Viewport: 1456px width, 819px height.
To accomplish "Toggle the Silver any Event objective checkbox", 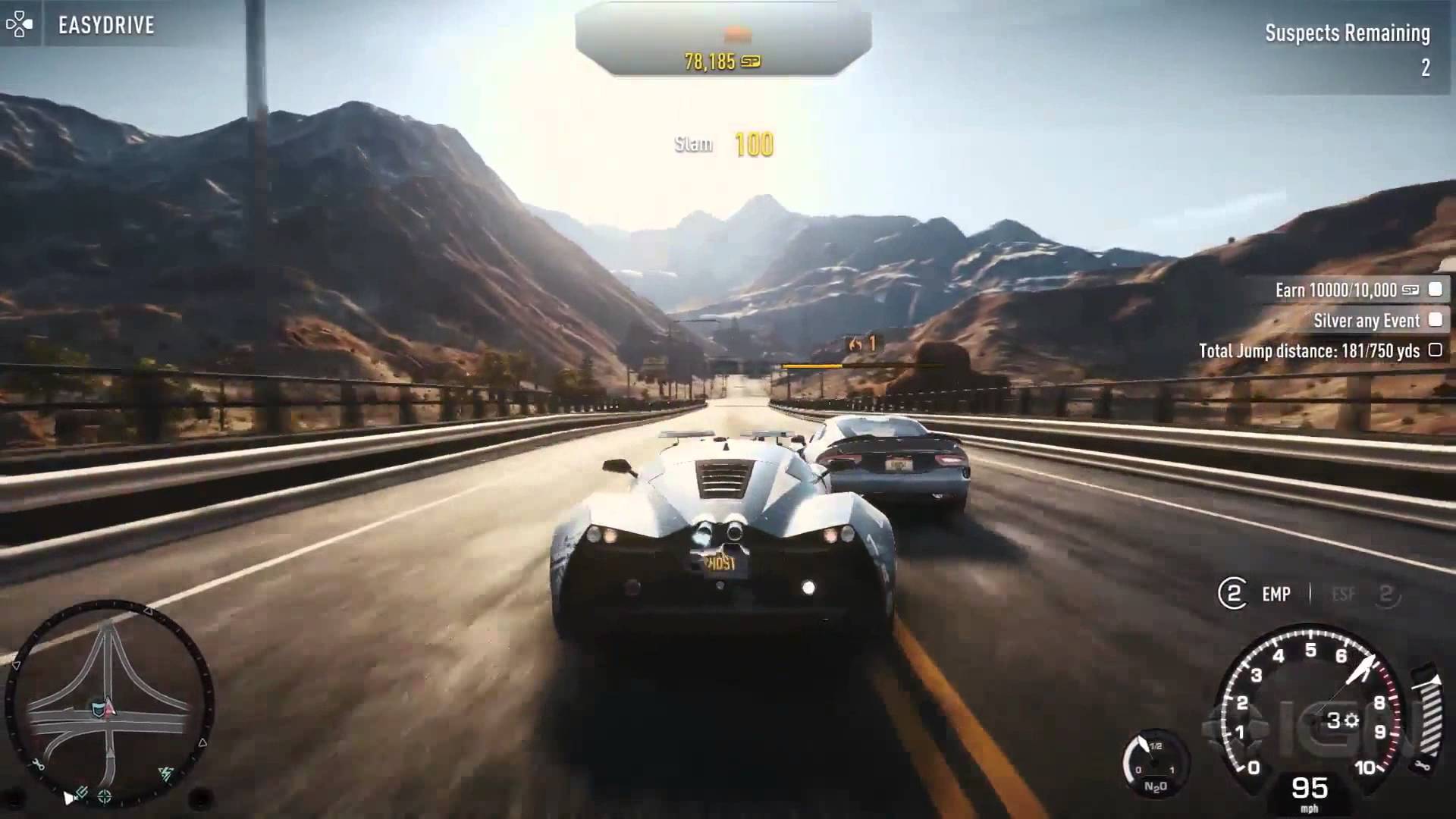I will point(1435,320).
